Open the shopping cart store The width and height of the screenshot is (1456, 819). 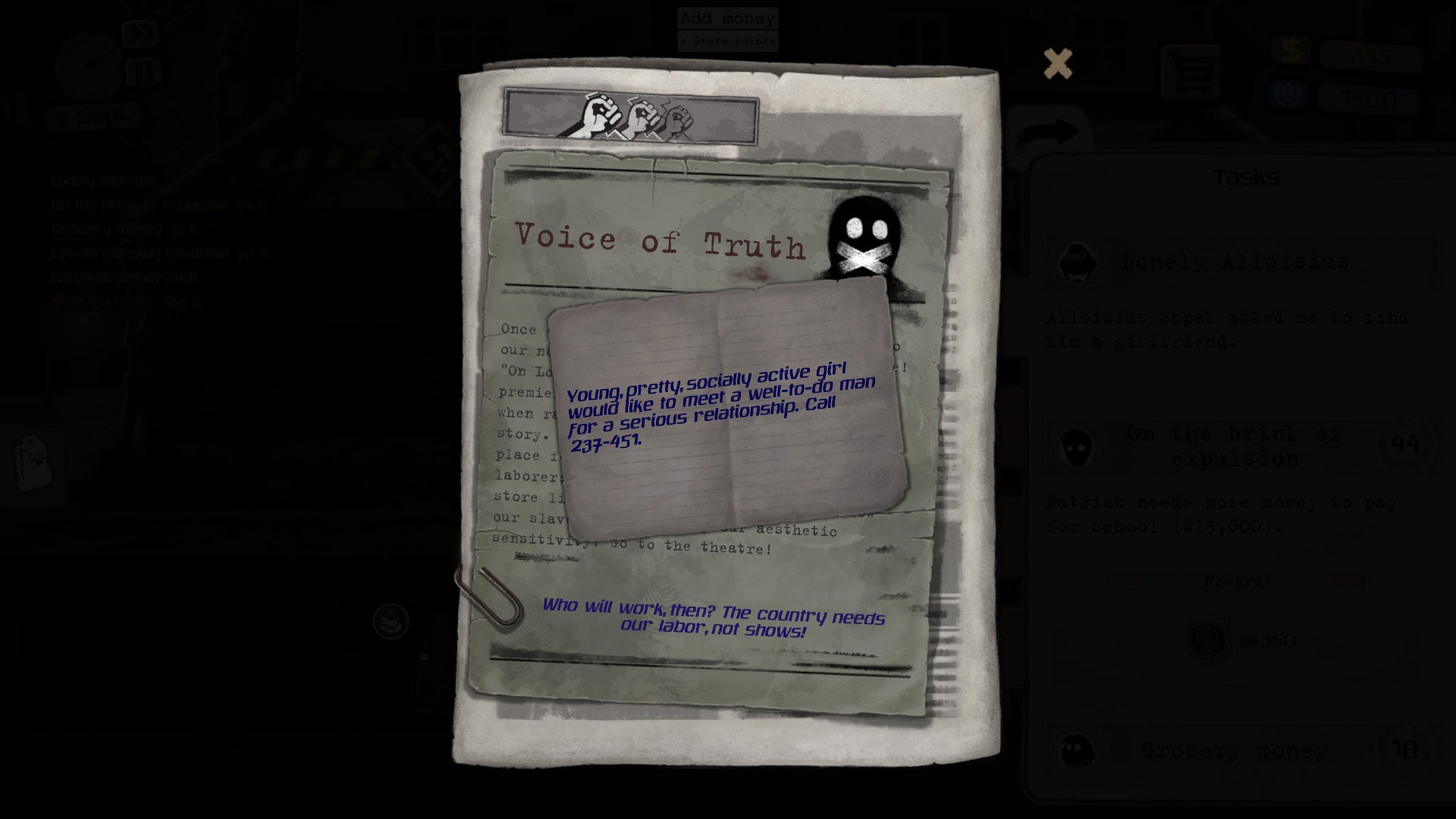coord(1190,73)
